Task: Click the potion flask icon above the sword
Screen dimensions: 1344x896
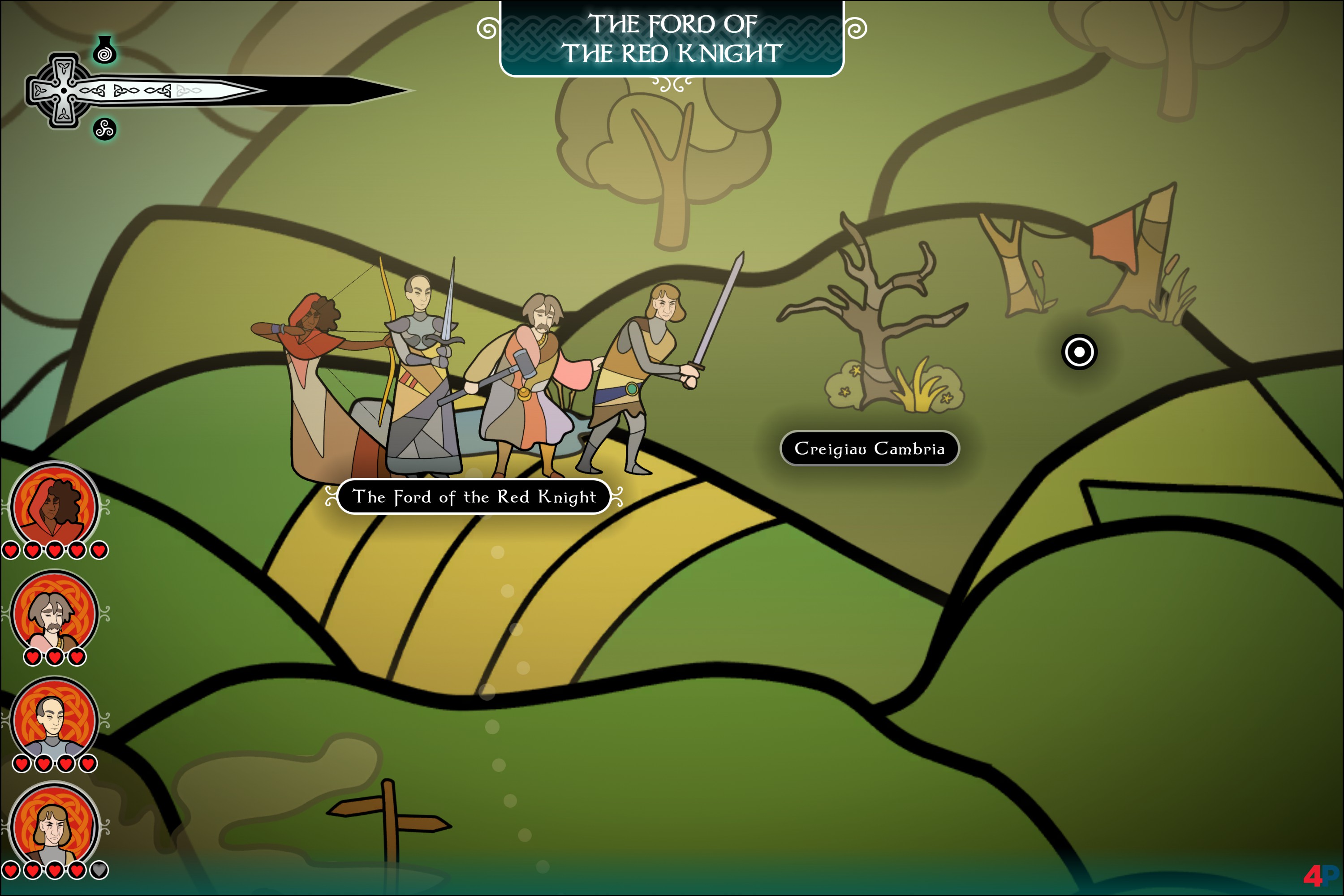Action: tap(104, 50)
